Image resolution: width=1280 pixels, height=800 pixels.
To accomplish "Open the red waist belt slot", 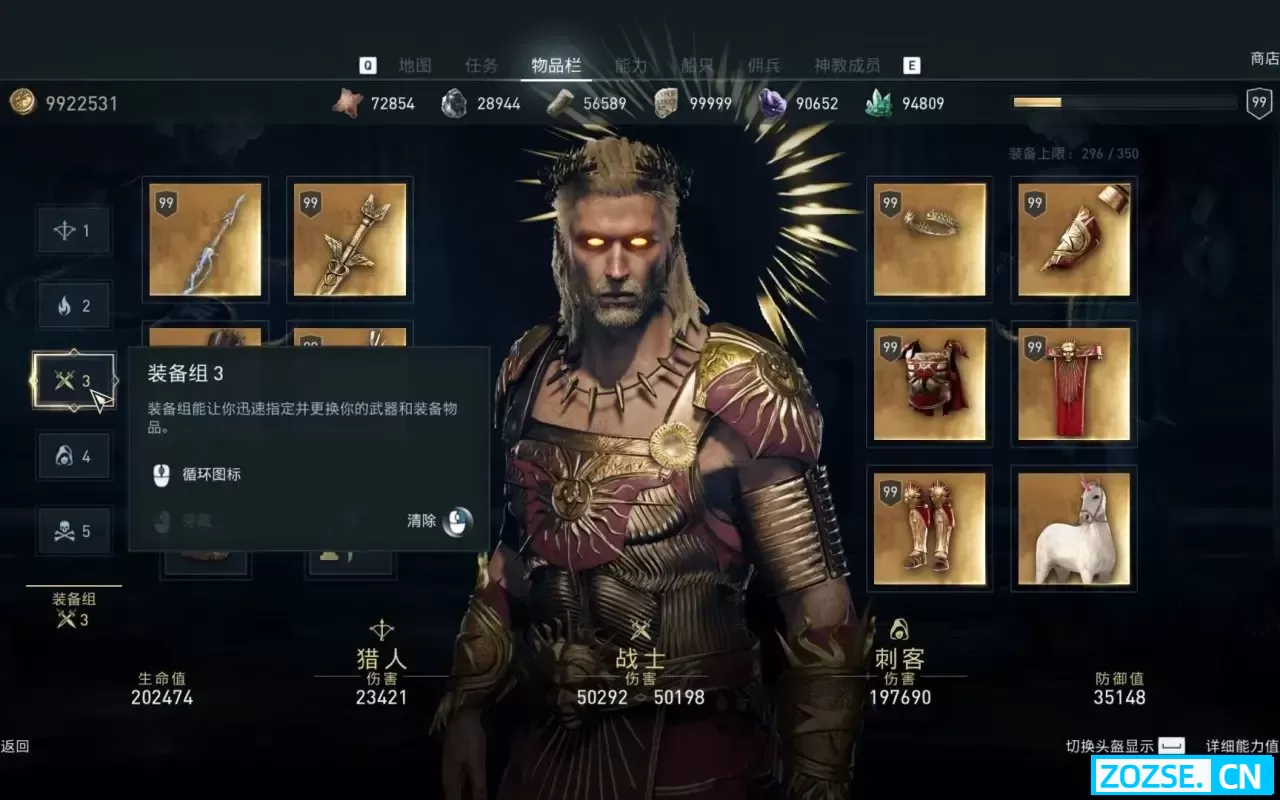I will pos(1074,384).
